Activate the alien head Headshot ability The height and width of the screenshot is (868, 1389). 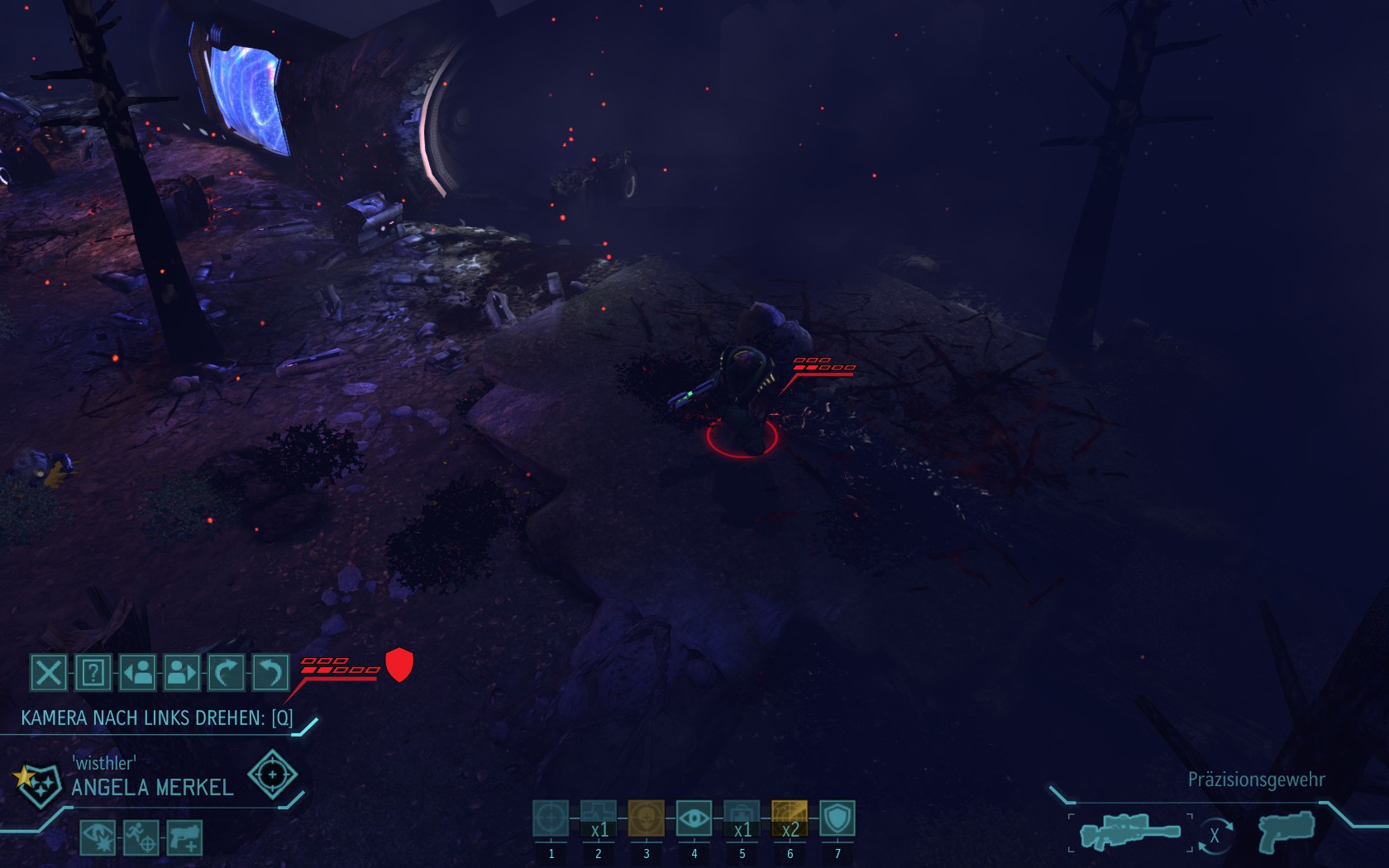(647, 818)
